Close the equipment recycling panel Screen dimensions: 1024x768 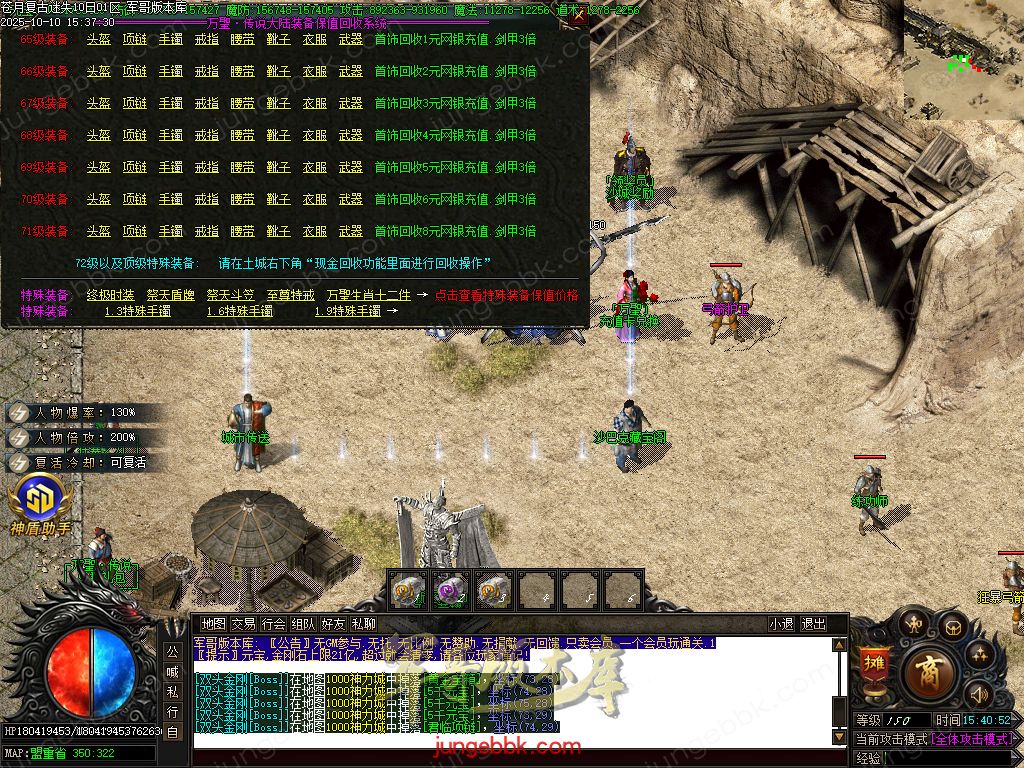(578, 15)
